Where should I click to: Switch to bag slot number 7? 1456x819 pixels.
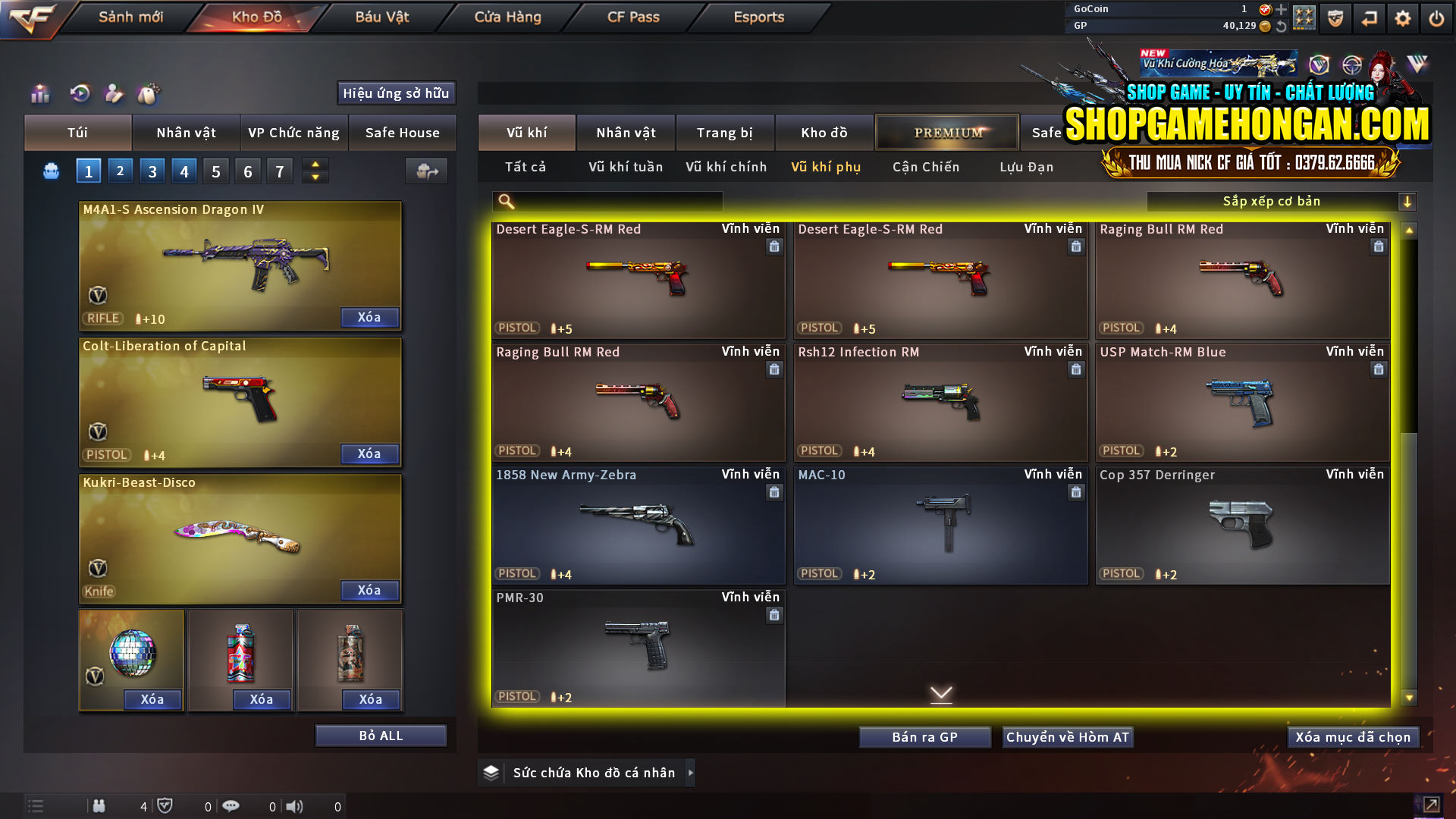279,171
